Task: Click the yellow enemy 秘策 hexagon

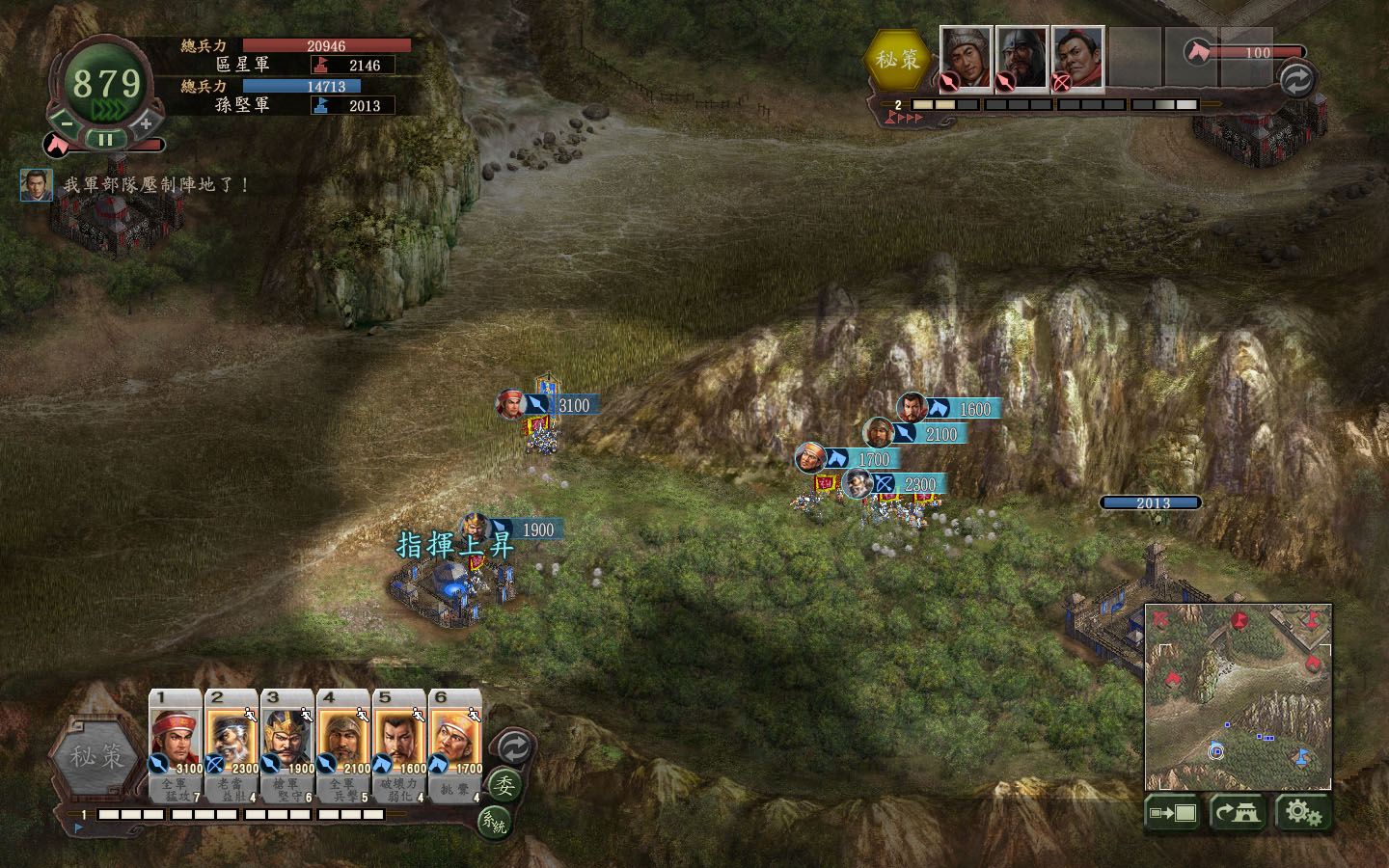Action: (x=897, y=60)
